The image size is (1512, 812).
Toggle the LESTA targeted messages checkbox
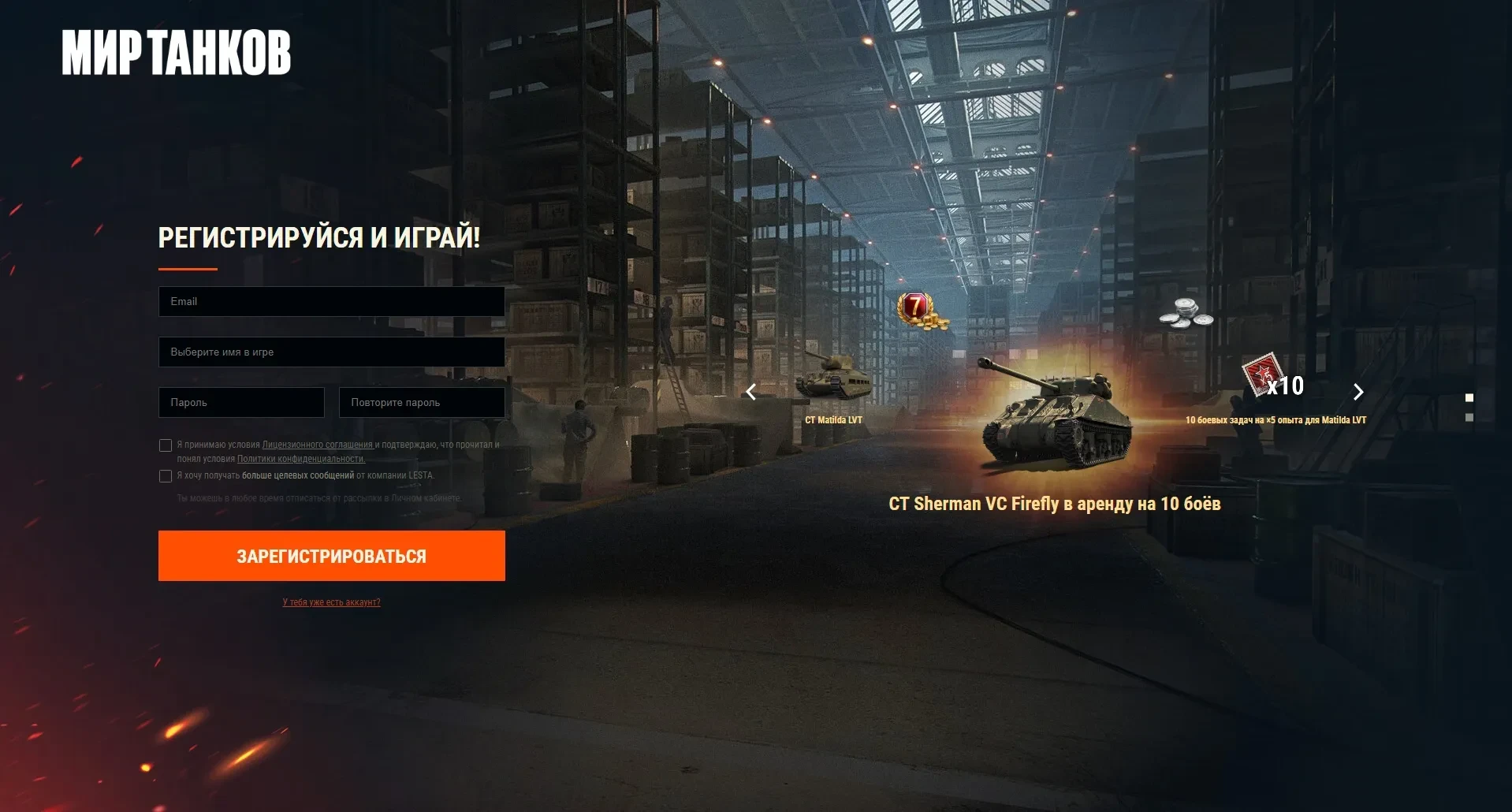[x=166, y=476]
